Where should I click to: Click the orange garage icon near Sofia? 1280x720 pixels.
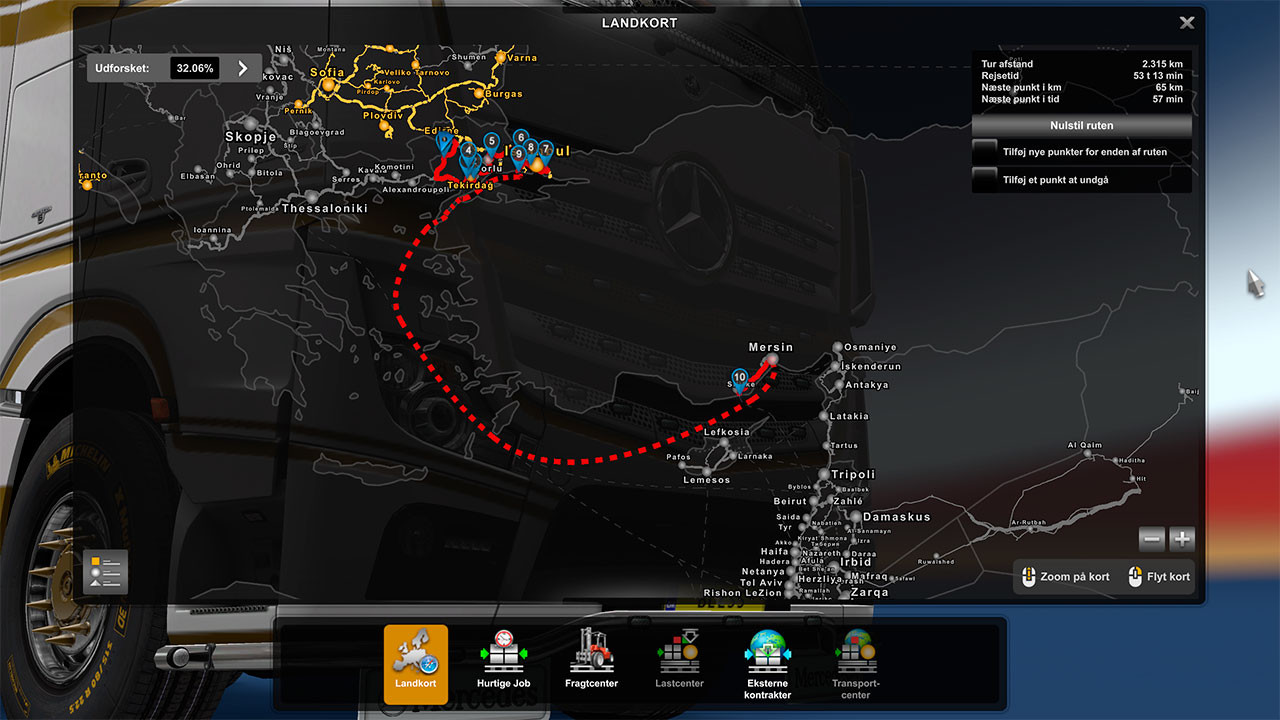tap(330, 83)
